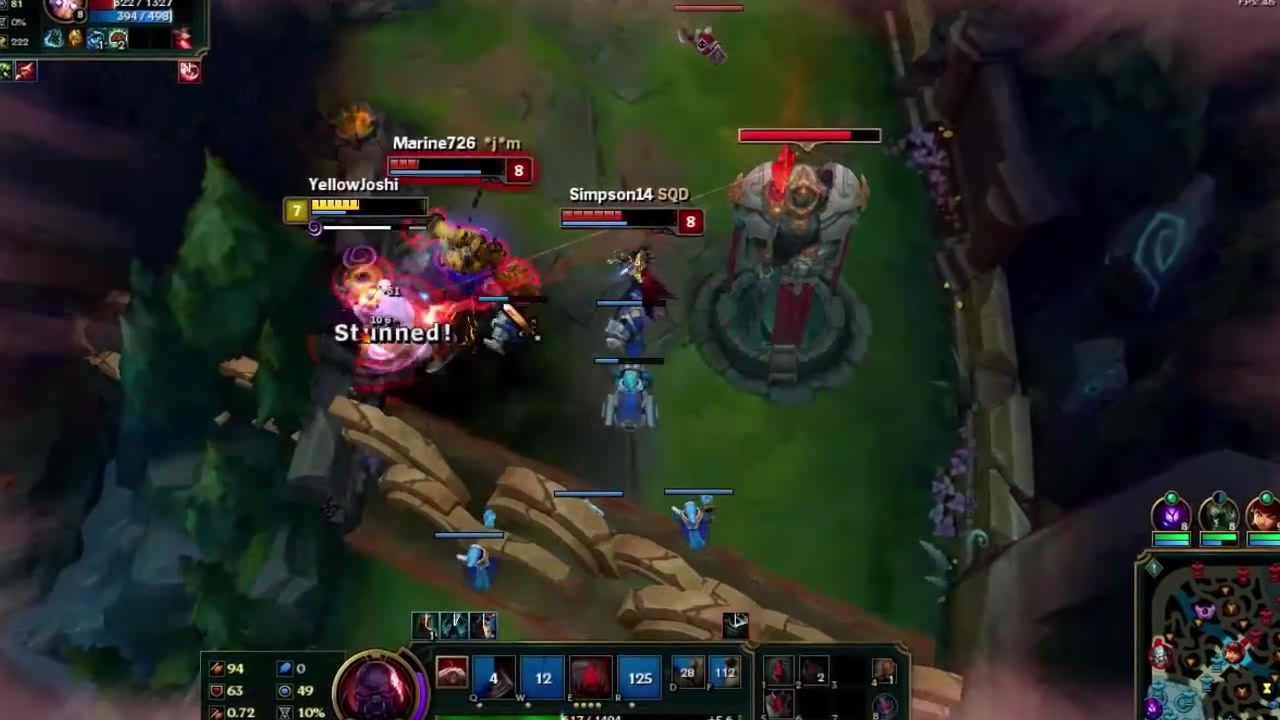The width and height of the screenshot is (1280, 720).
Task: Select YellowJoshi's level 7 badge
Action: [x=296, y=211]
